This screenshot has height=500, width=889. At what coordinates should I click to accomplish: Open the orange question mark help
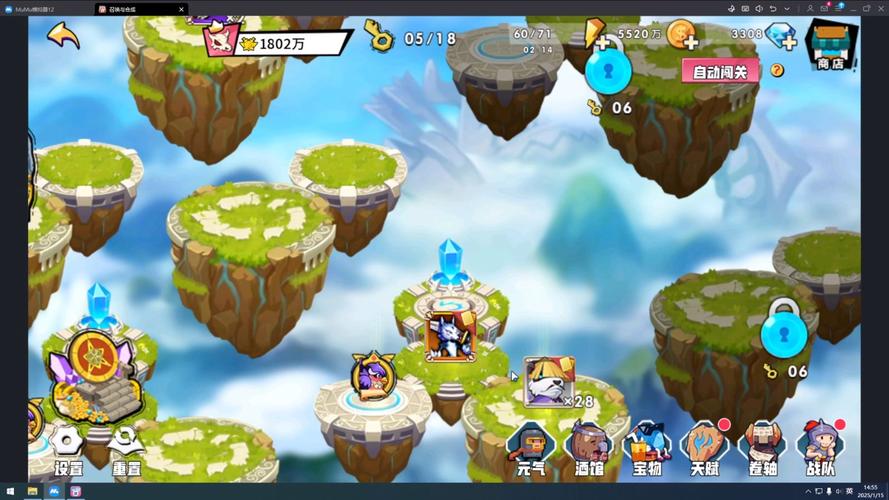[777, 70]
